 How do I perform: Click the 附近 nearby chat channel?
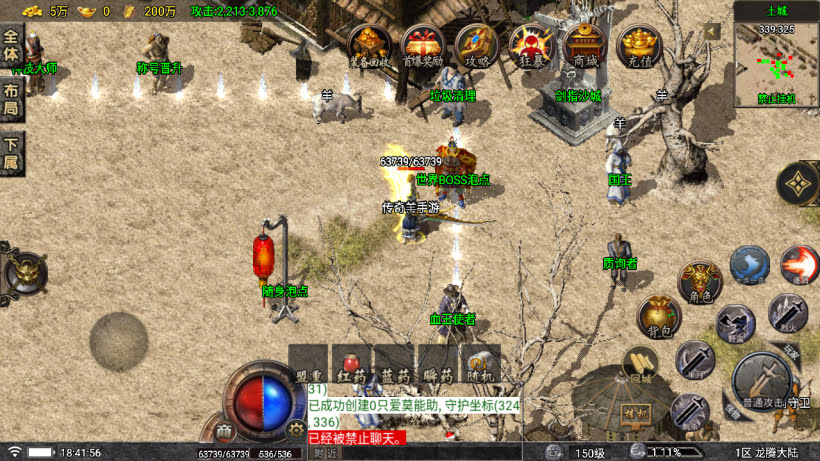[x=325, y=453]
